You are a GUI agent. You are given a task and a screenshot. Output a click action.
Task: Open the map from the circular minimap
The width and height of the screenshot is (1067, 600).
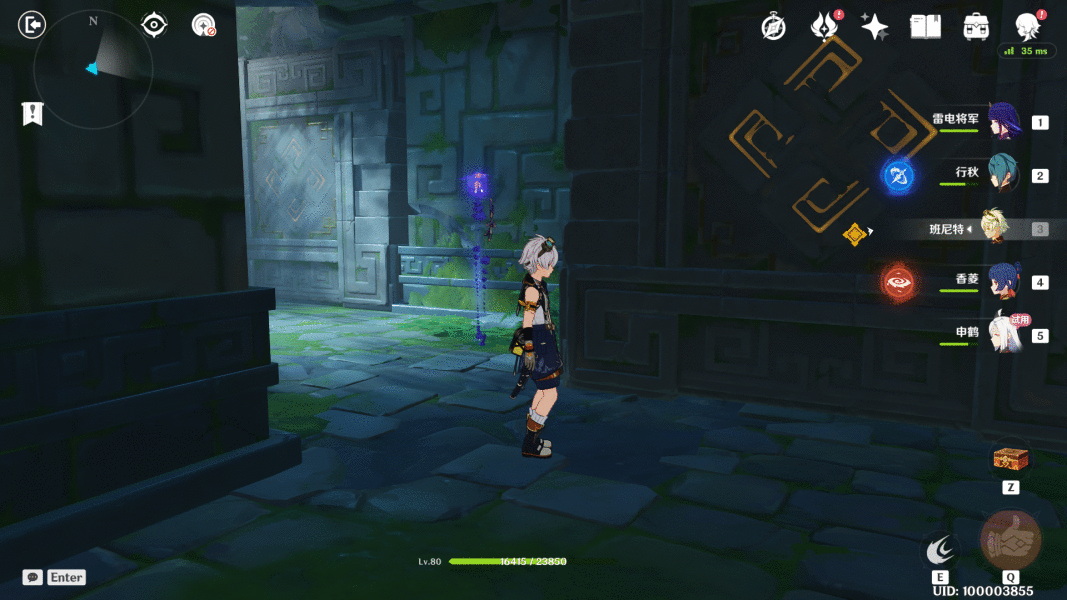coord(93,68)
